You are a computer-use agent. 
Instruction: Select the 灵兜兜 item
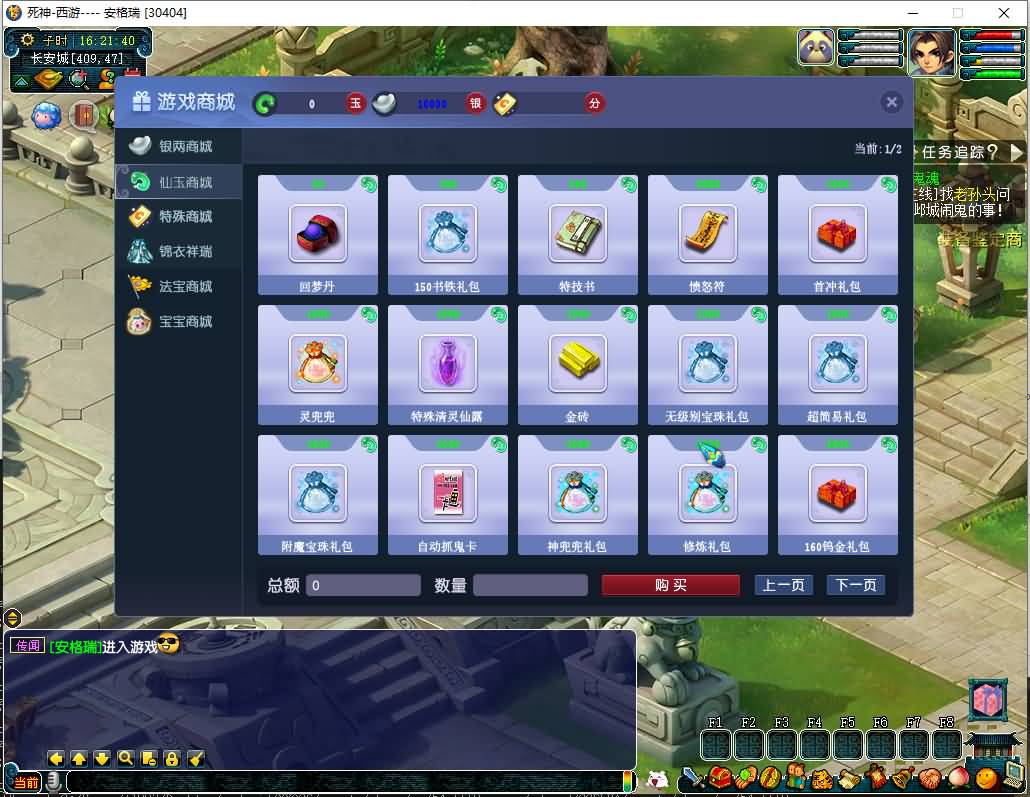pyautogui.click(x=318, y=364)
